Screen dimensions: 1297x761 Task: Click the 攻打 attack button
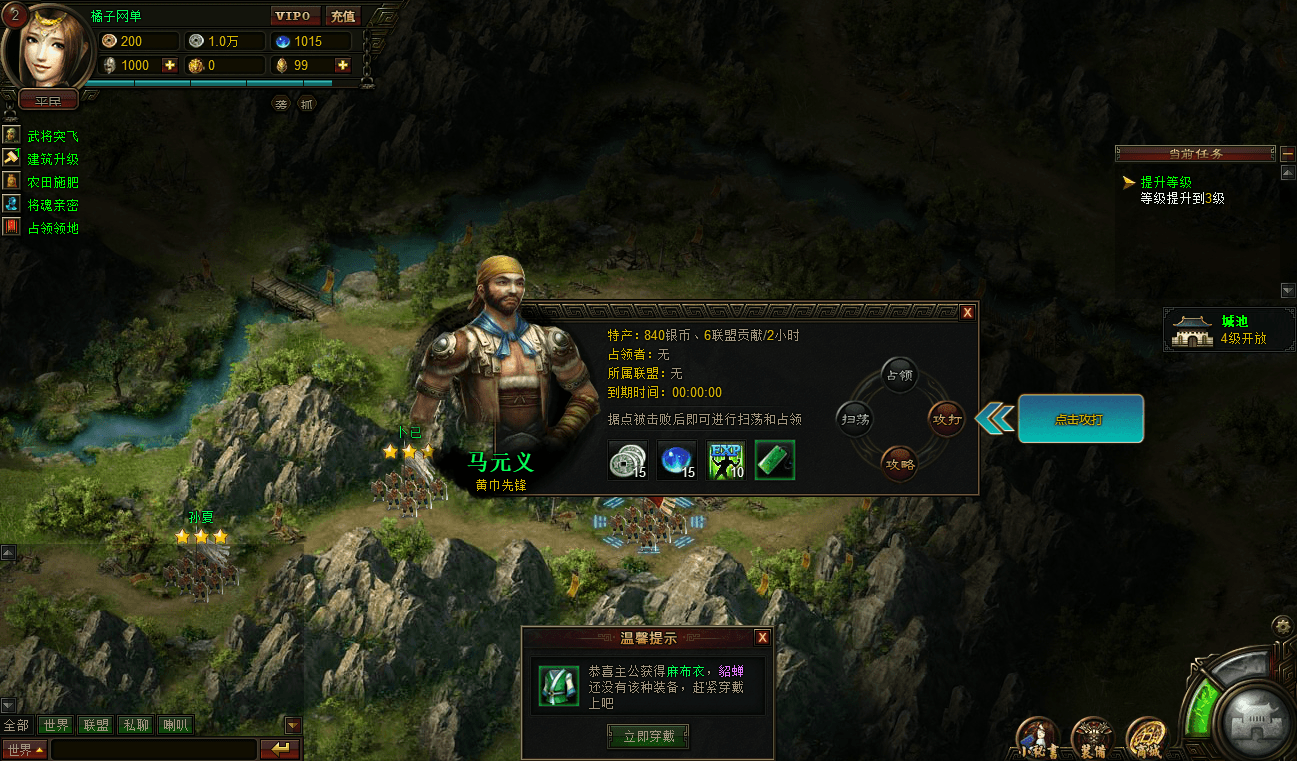click(x=946, y=419)
